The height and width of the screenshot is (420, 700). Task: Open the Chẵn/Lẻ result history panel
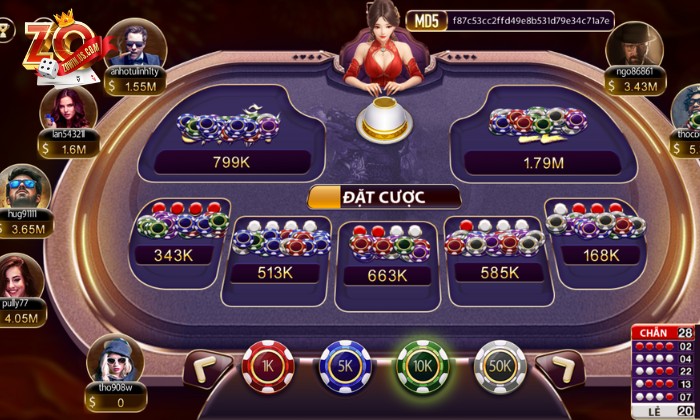(x=663, y=372)
